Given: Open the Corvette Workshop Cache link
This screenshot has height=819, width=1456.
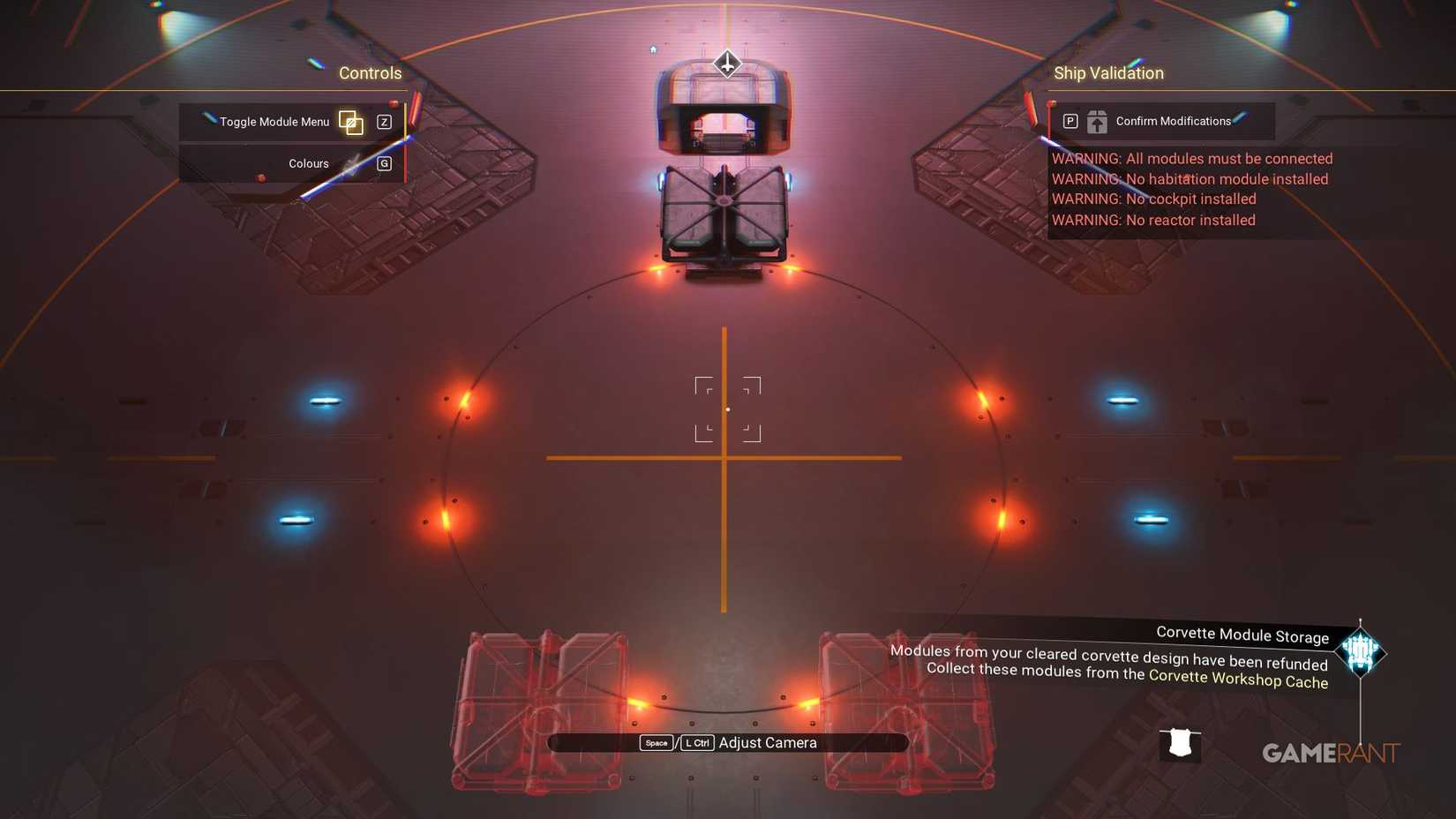Looking at the screenshot, I should pyautogui.click(x=1237, y=681).
